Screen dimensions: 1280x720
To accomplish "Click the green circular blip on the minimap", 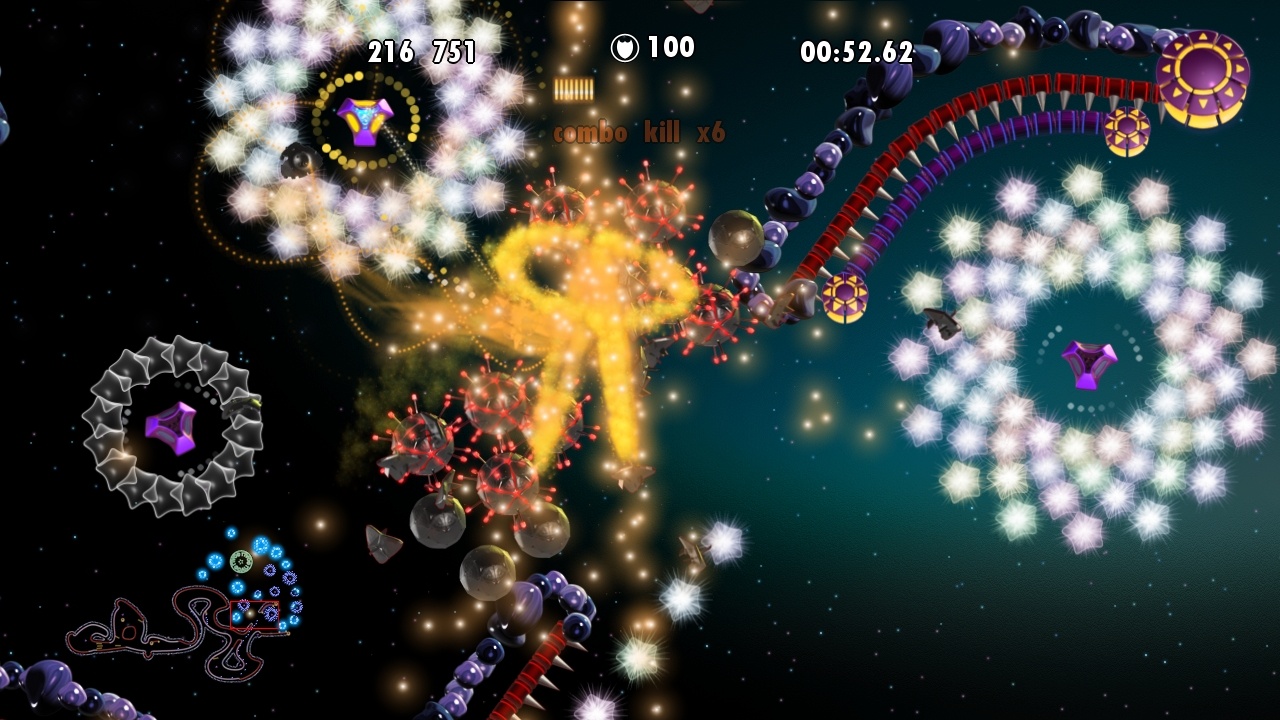I will (x=241, y=561).
